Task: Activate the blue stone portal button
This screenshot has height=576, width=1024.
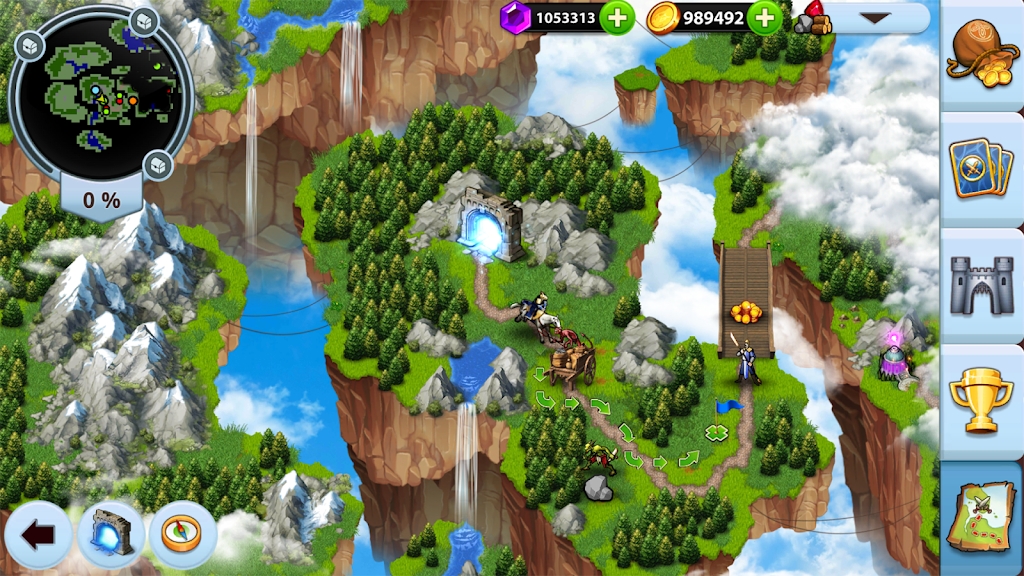Action: click(111, 535)
